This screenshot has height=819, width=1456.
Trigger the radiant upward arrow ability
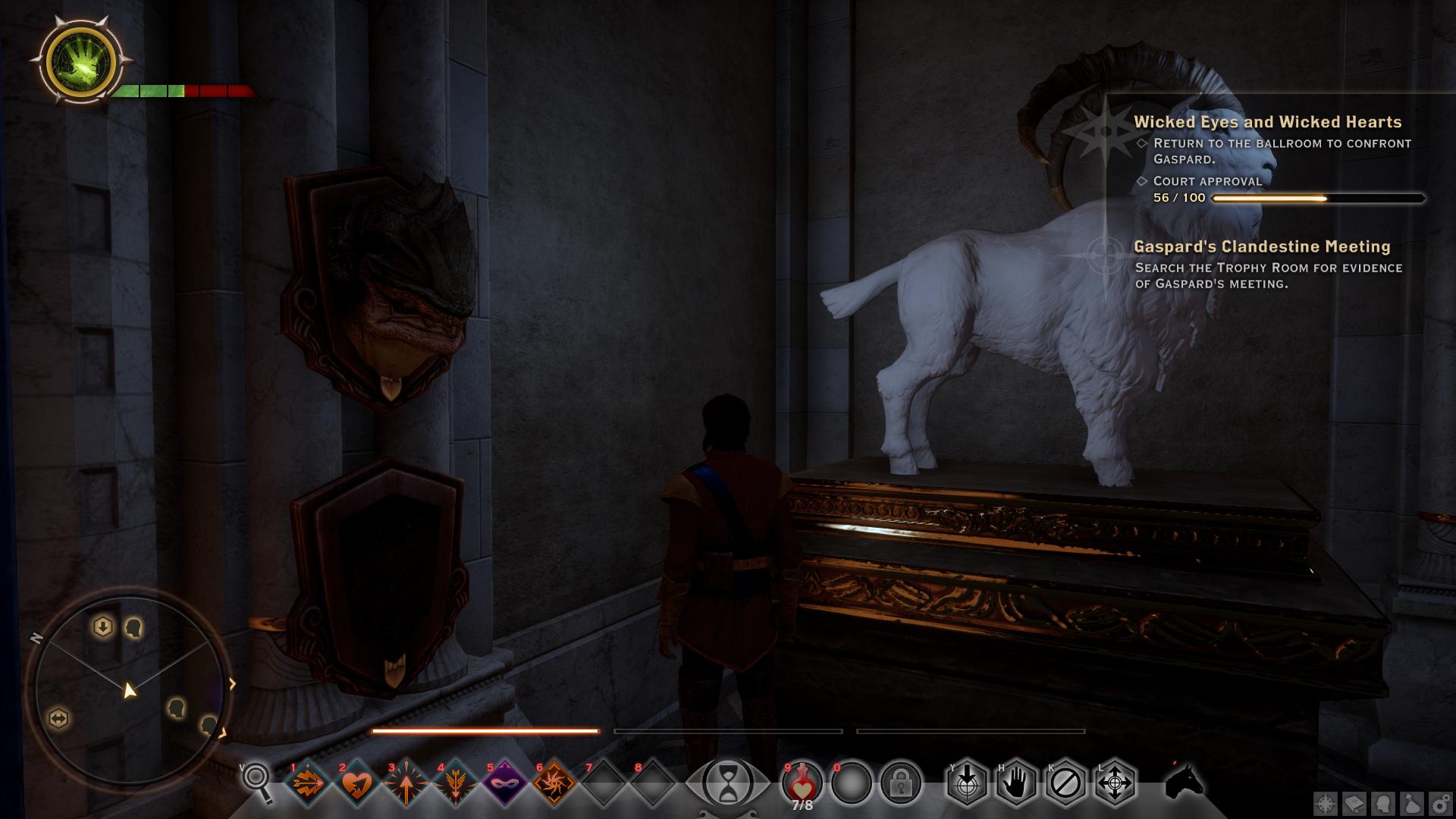click(406, 783)
